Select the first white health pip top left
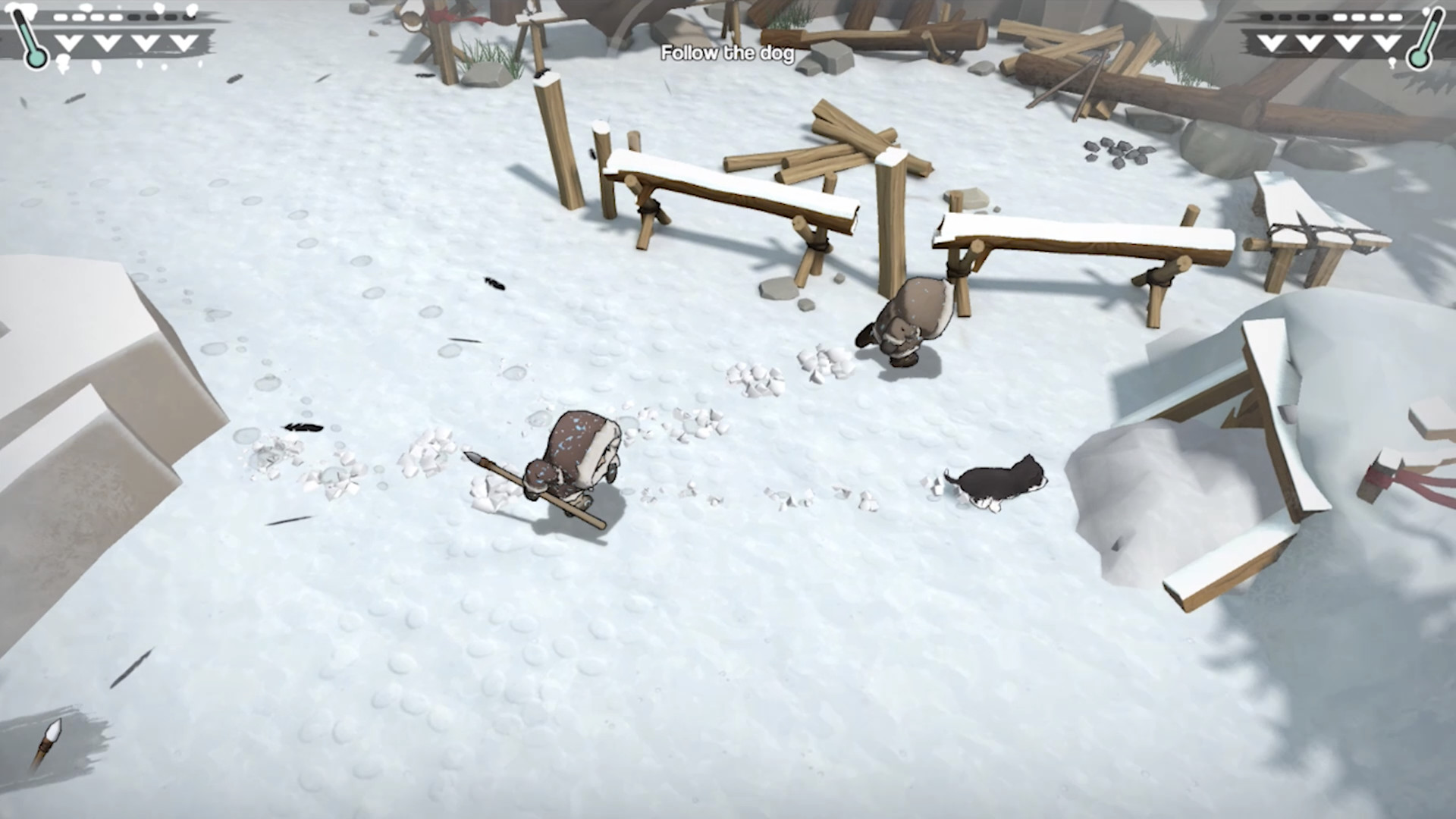The width and height of the screenshot is (1456, 819). tap(61, 17)
